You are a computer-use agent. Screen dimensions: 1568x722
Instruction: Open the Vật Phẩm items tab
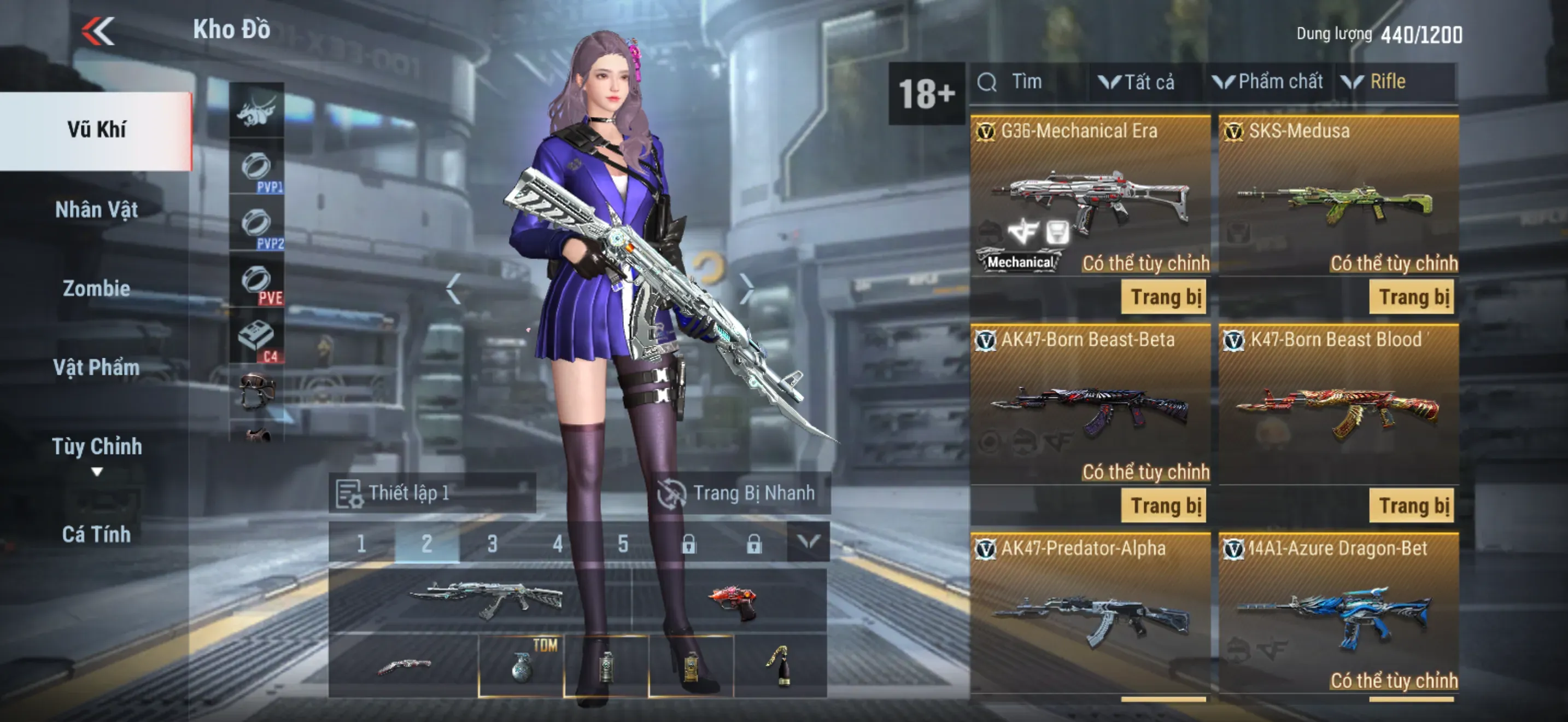96,368
